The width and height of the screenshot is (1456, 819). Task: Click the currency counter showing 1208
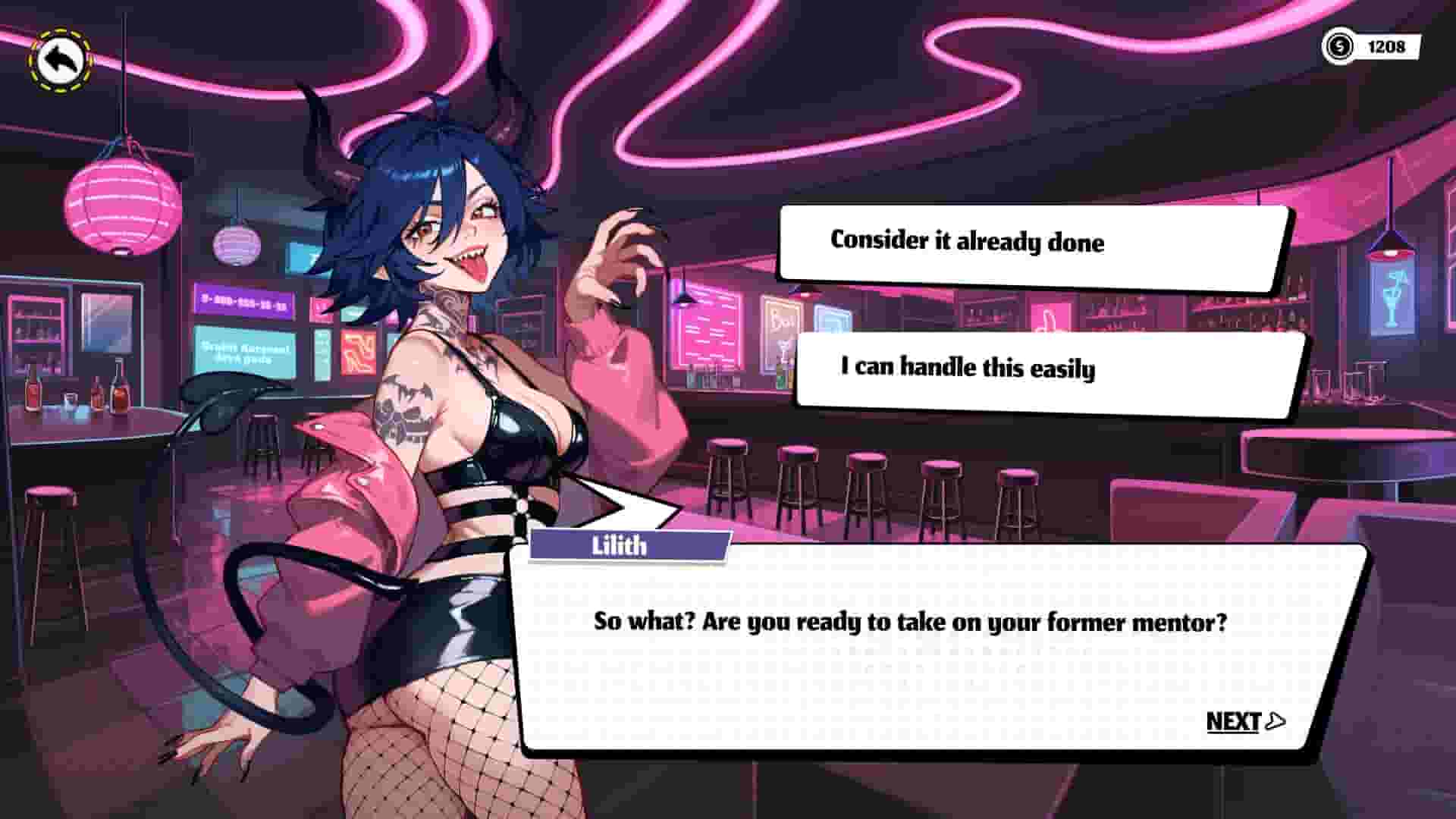[1388, 45]
